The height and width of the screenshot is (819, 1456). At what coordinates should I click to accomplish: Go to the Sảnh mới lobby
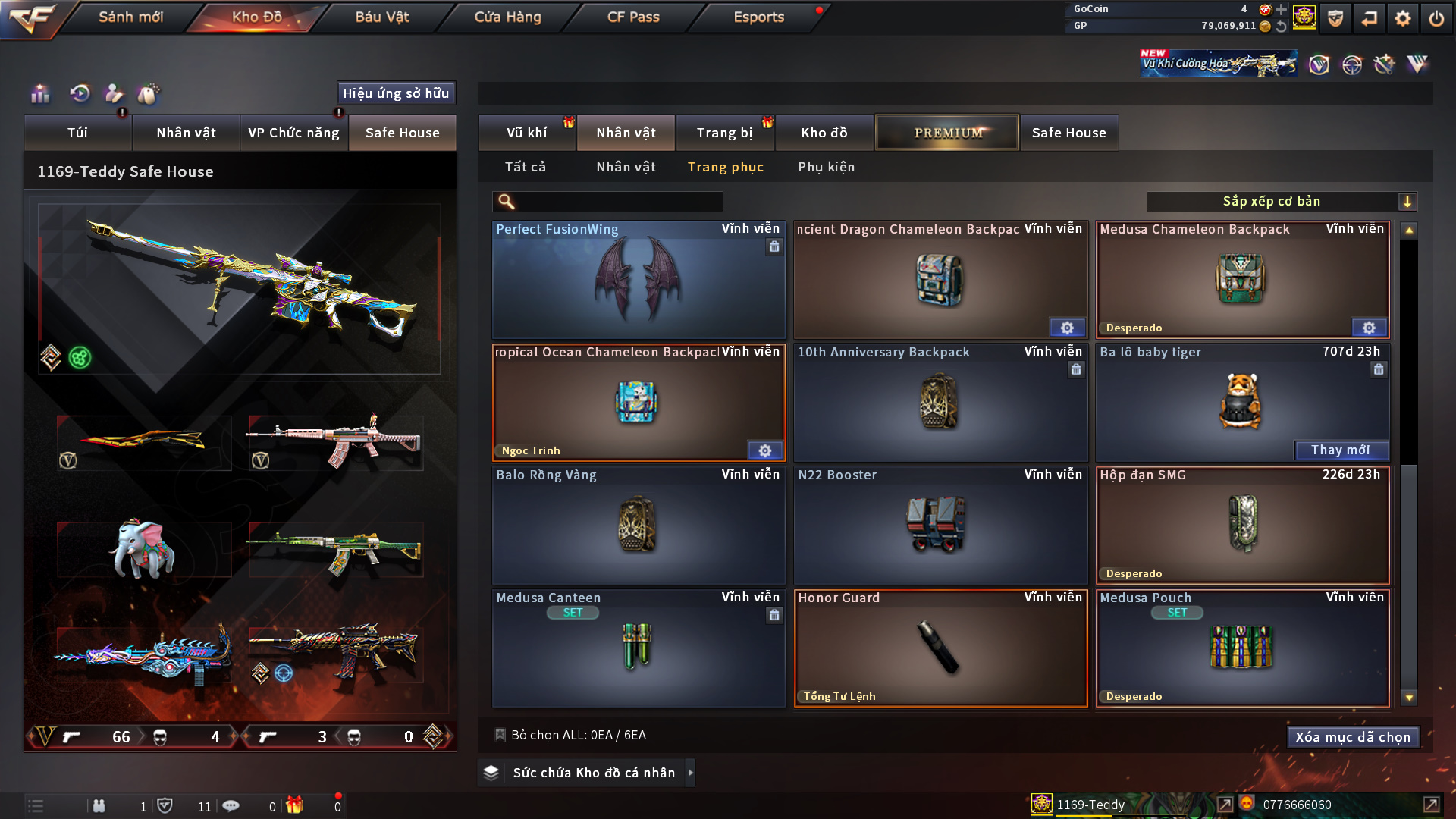(130, 17)
